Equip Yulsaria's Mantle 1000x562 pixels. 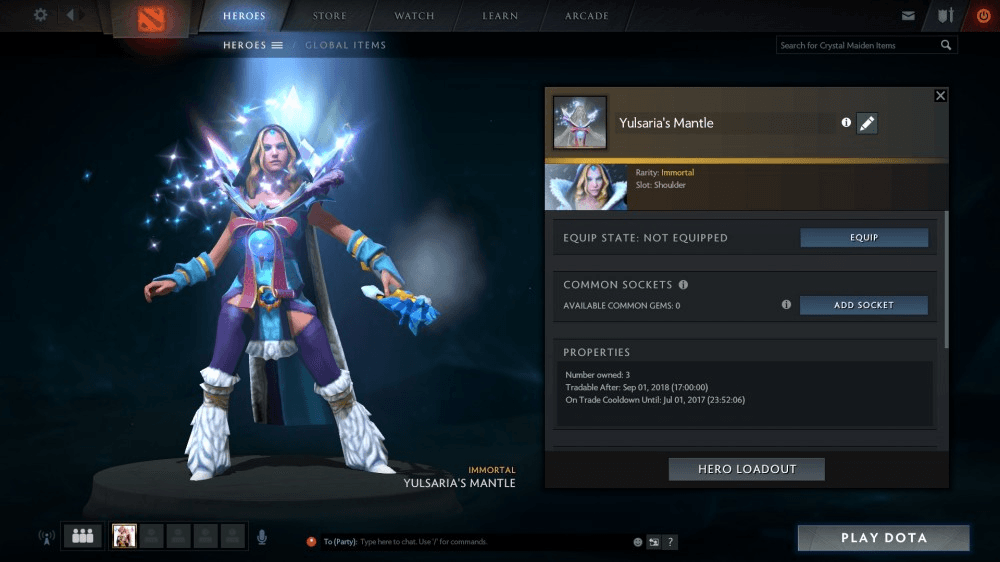click(864, 238)
